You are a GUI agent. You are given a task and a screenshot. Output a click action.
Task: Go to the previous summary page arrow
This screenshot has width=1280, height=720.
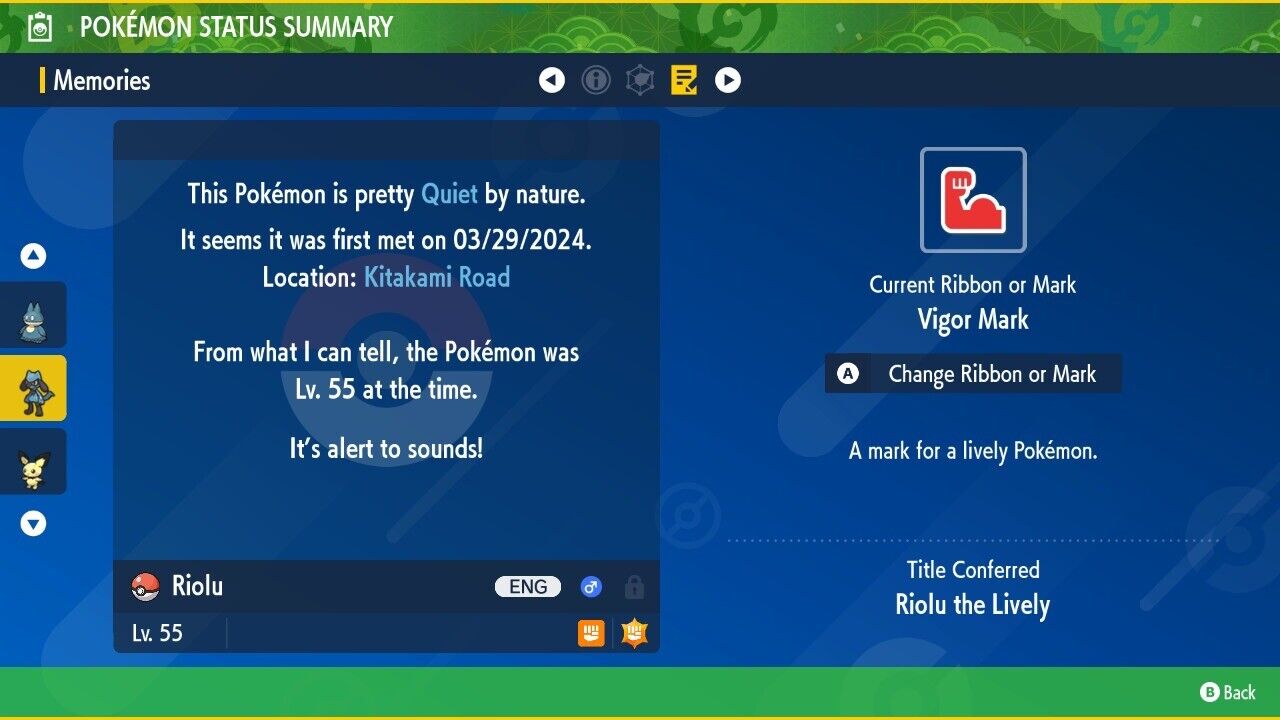(552, 80)
